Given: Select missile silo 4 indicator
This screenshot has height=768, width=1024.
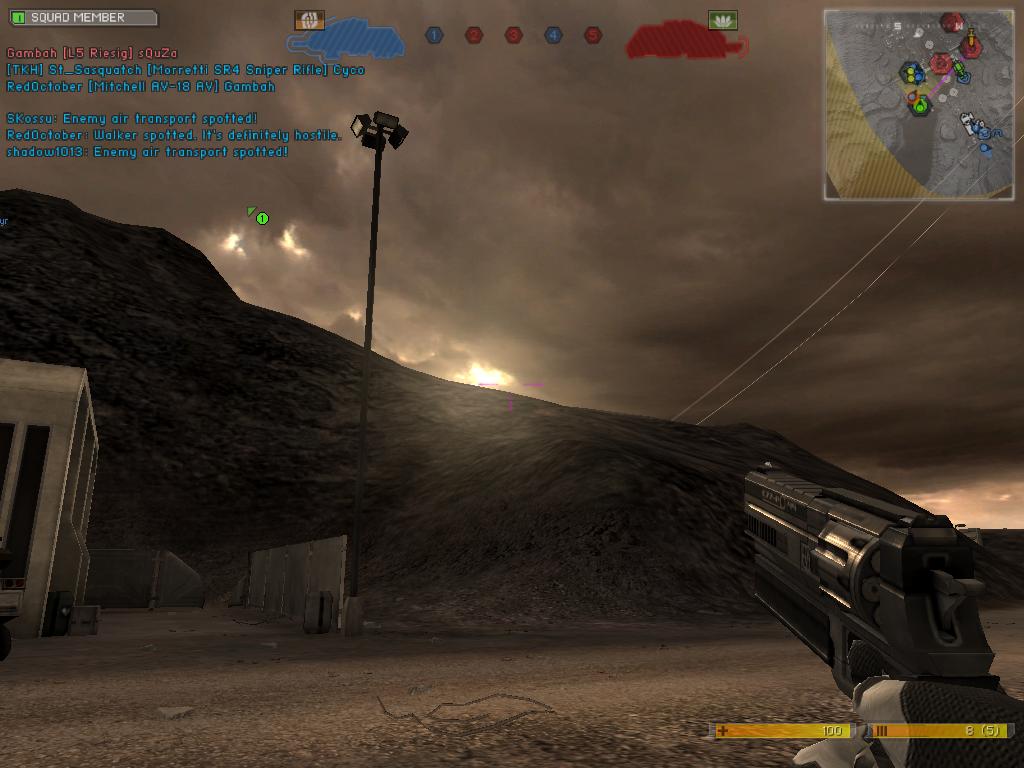Looking at the screenshot, I should 553,35.
